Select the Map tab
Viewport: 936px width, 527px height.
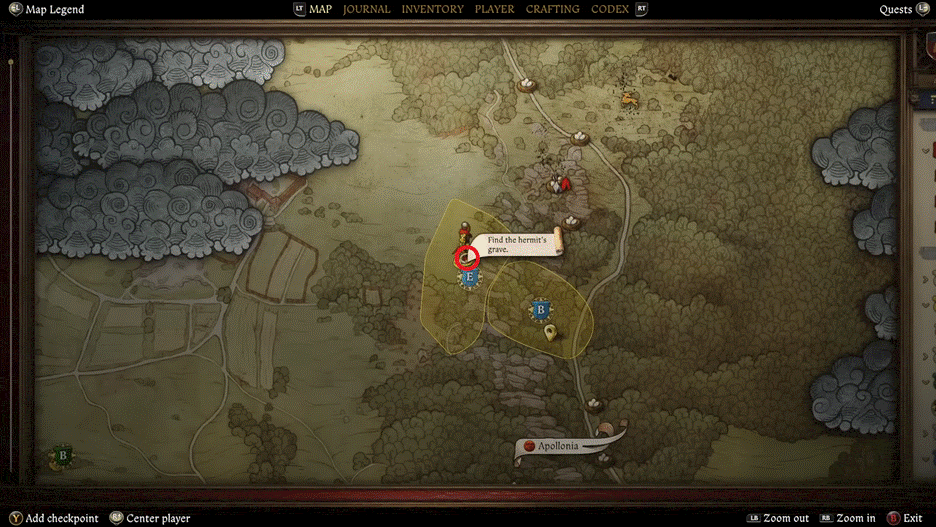(x=320, y=9)
